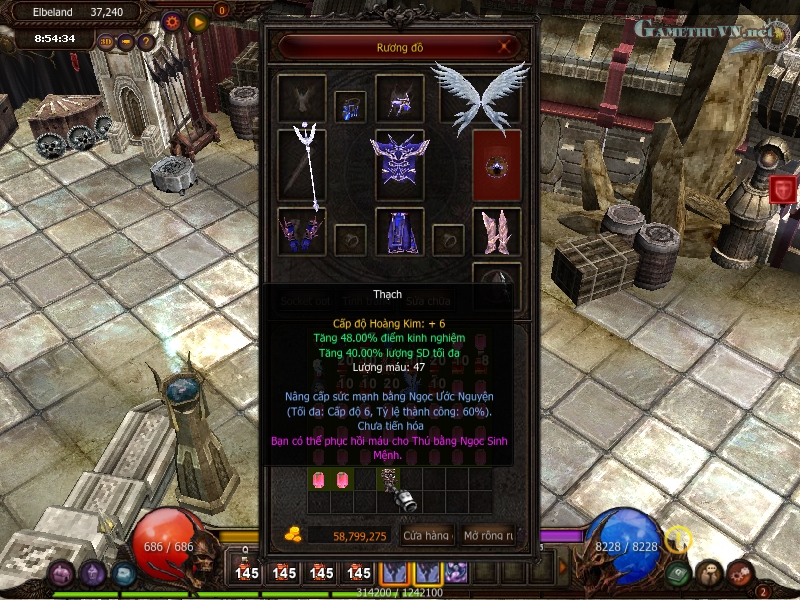
Task: Open the orange gear settings icon
Action: tap(172, 21)
